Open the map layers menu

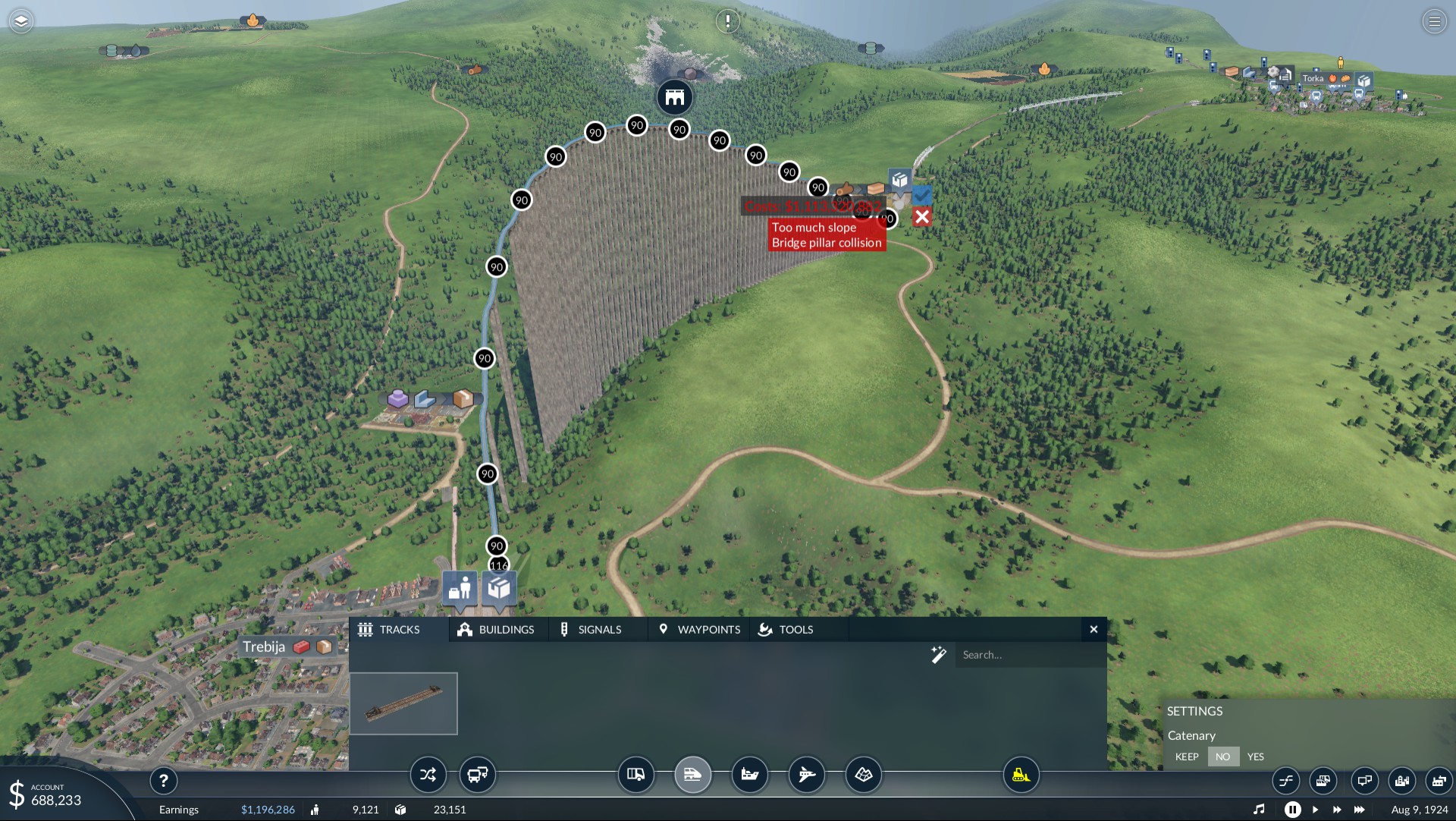21,21
